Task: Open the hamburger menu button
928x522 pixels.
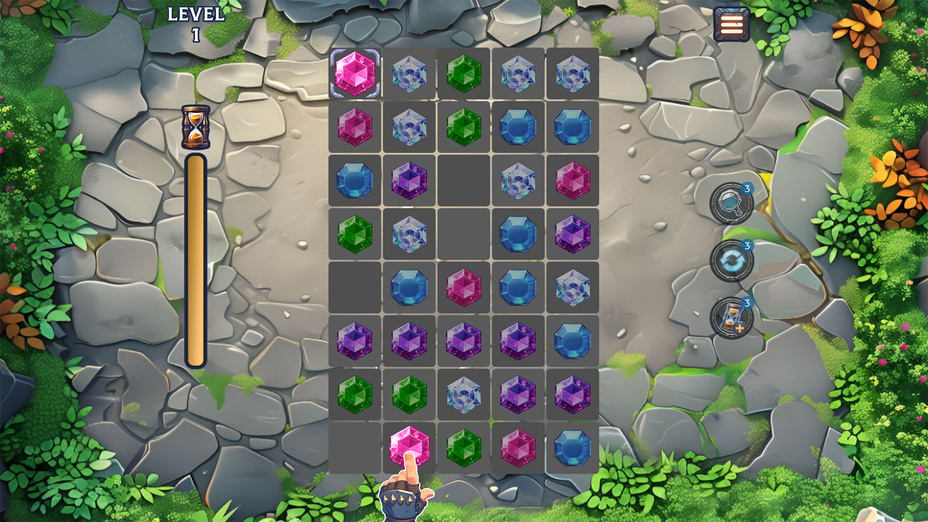Action: [x=731, y=24]
